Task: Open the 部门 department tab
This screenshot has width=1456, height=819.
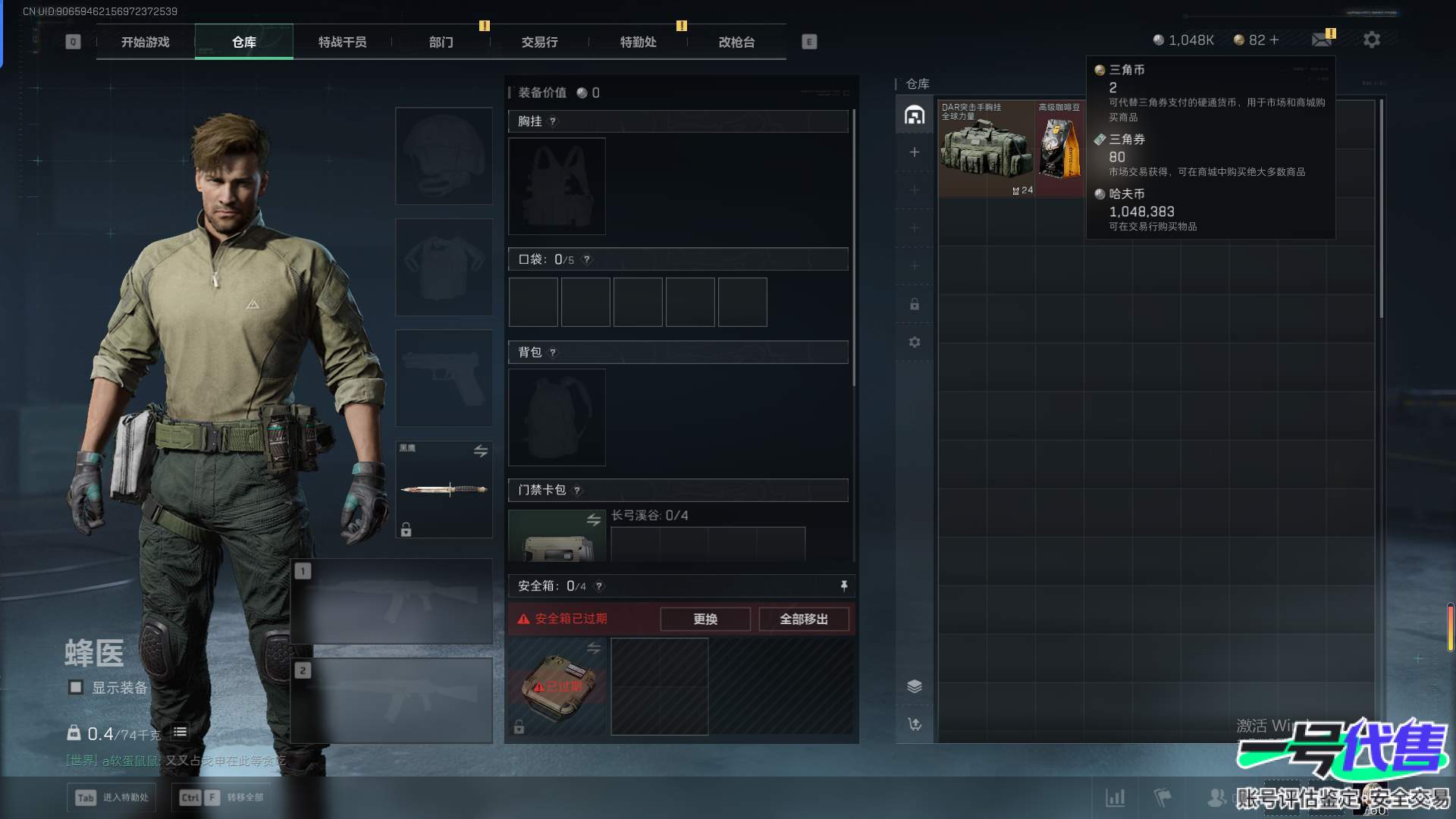Action: pos(441,42)
